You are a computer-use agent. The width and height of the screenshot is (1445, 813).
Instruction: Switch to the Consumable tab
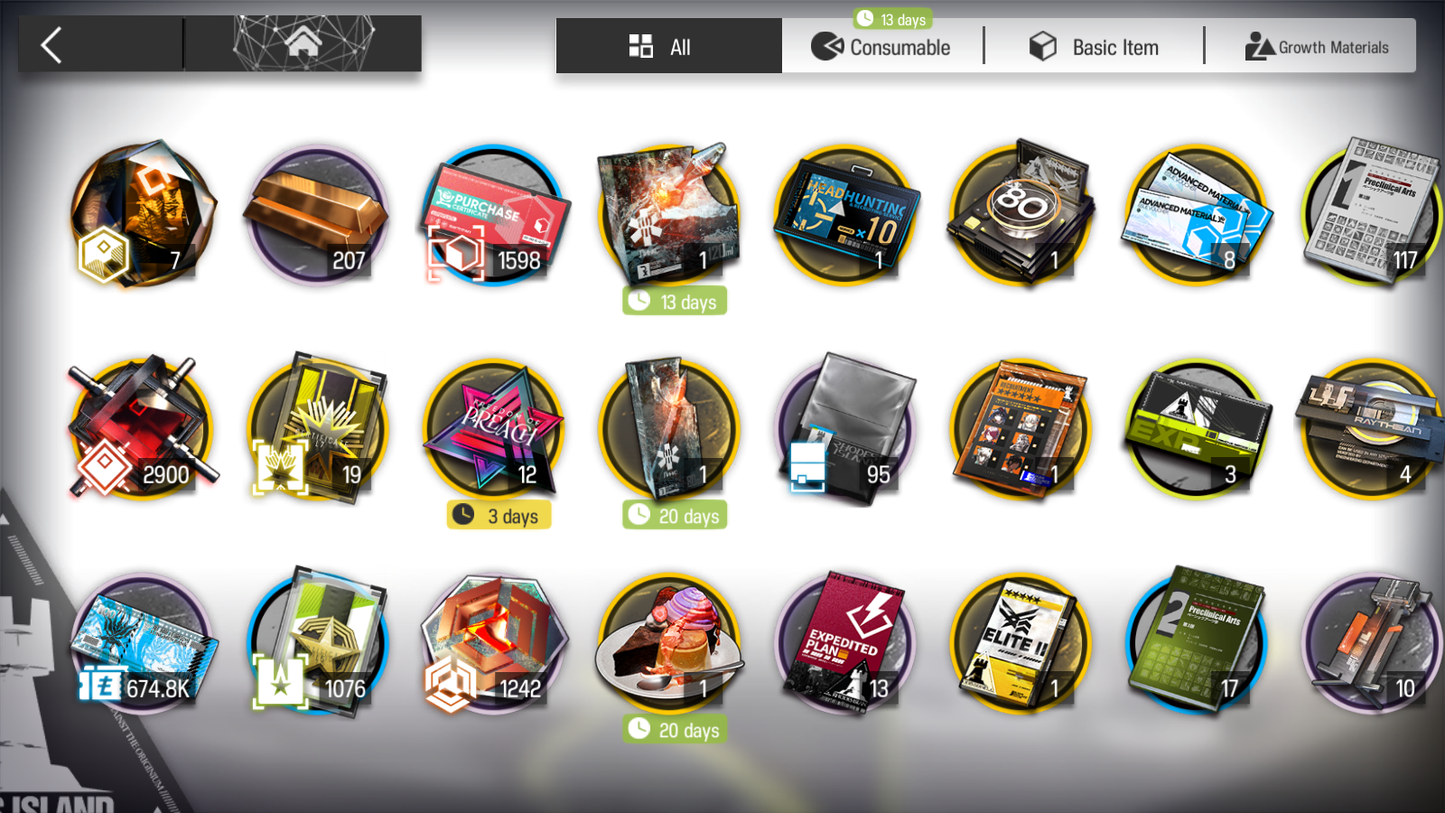[882, 47]
